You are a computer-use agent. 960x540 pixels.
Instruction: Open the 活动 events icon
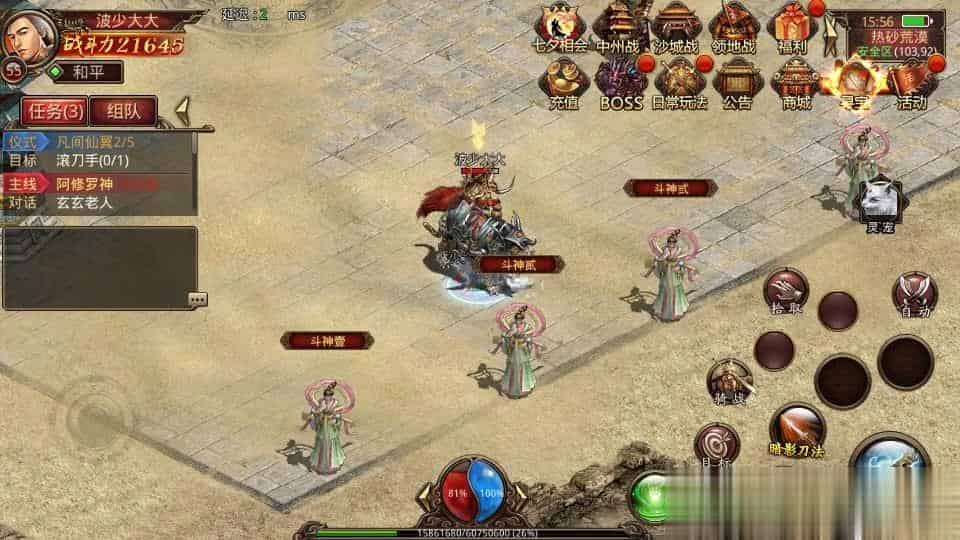coord(911,81)
